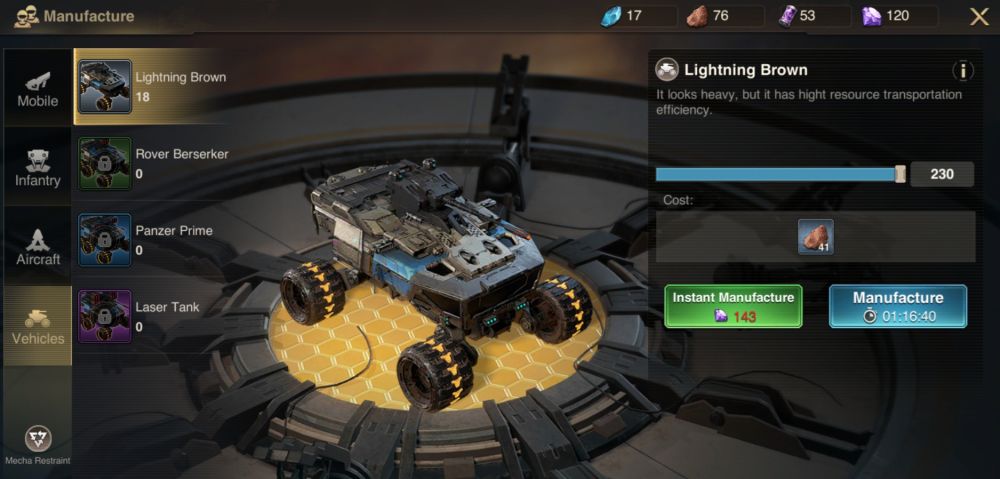Edit the 230 quantity field

point(942,174)
